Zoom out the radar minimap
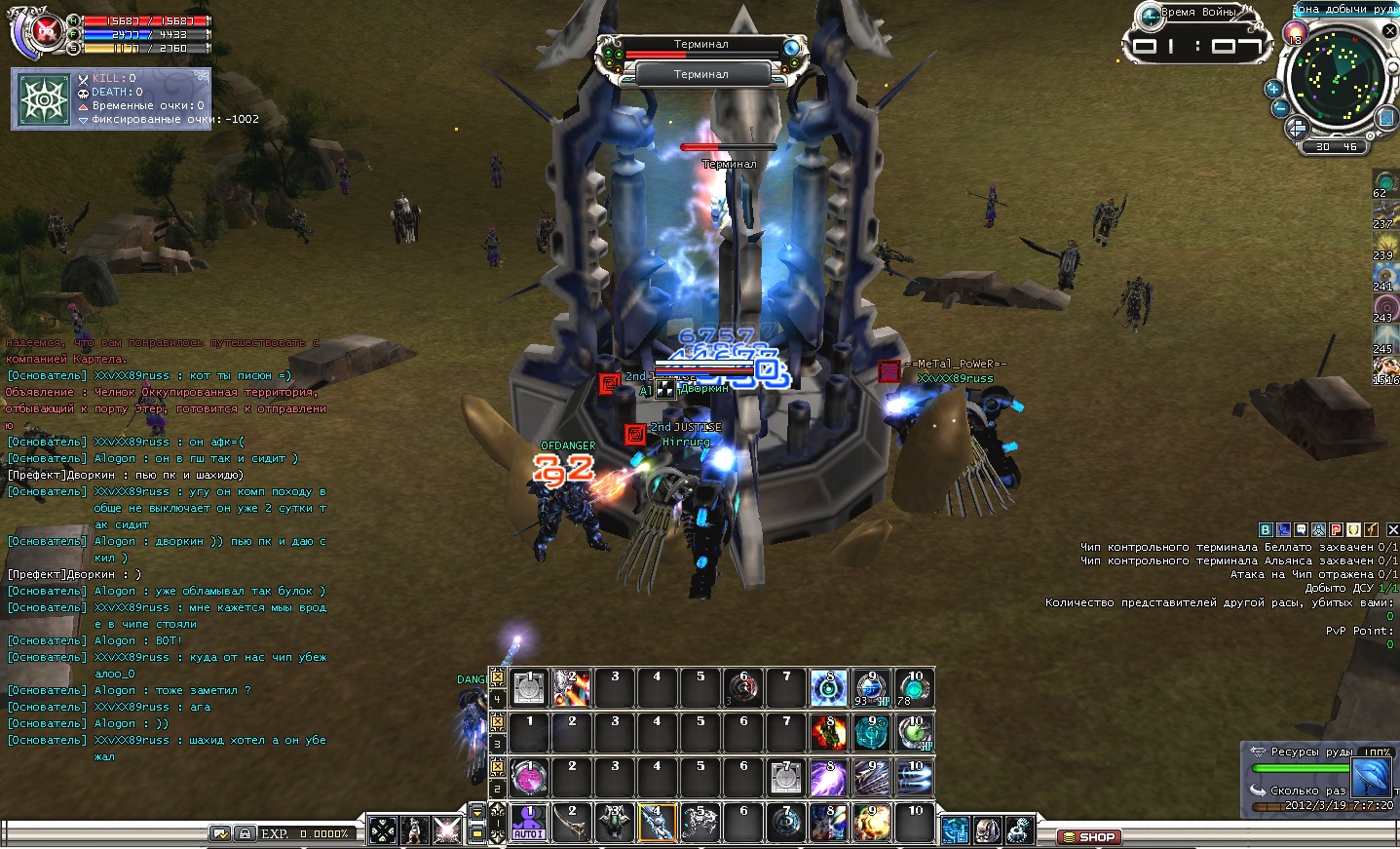Screen dimensions: 1400x849 [1280, 108]
